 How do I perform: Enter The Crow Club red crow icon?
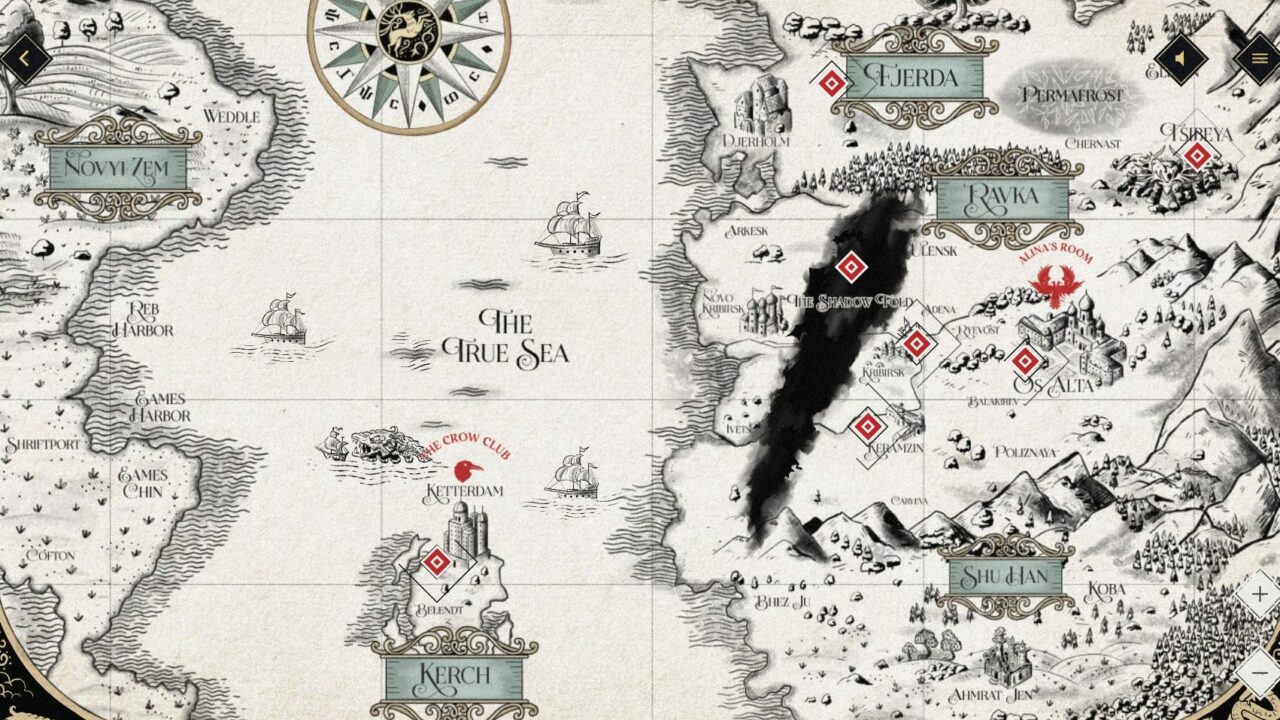pyautogui.click(x=466, y=470)
